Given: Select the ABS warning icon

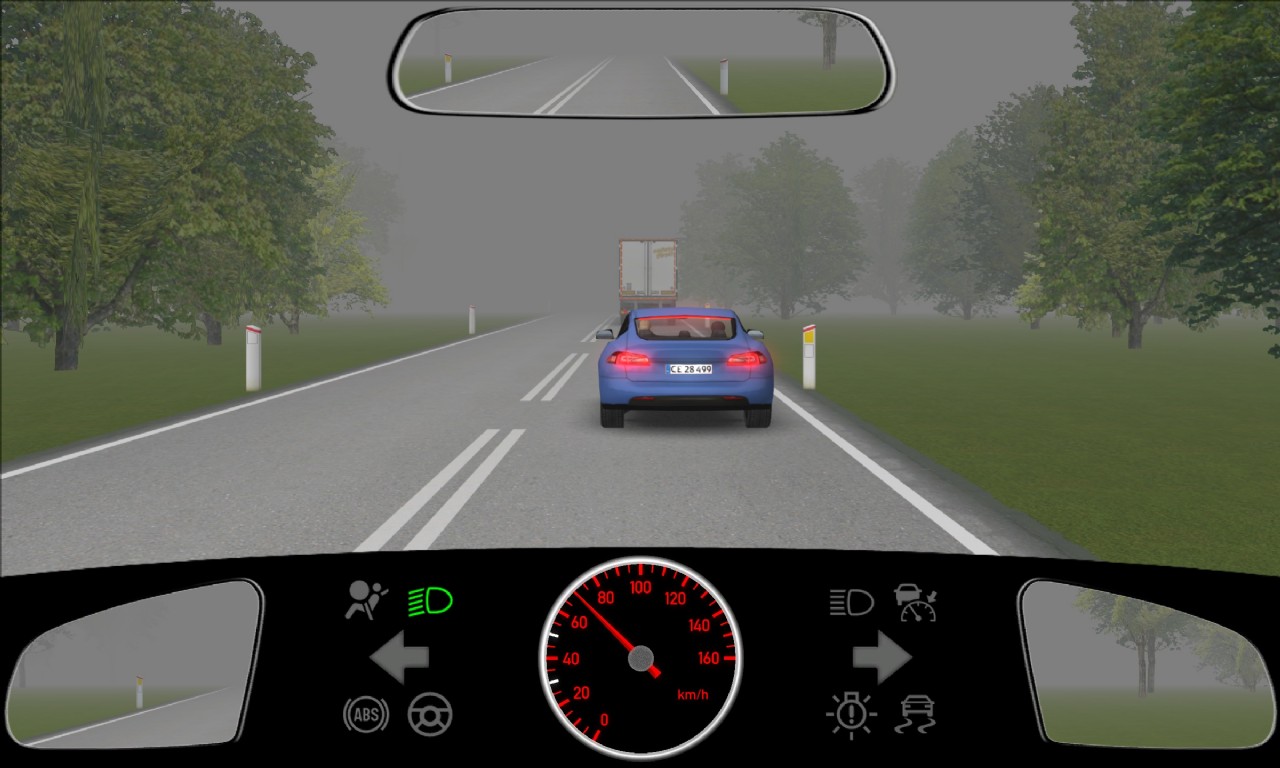Looking at the screenshot, I should (366, 714).
